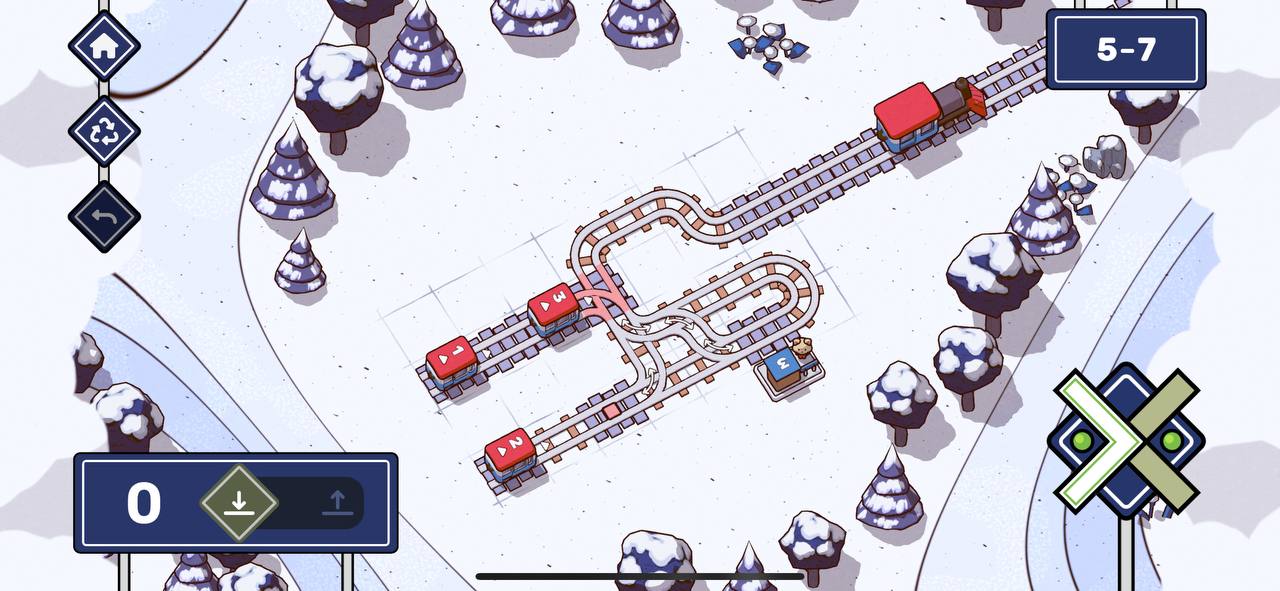The height and width of the screenshot is (591, 1280).
Task: Return to the home menu
Action: pyautogui.click(x=104, y=46)
